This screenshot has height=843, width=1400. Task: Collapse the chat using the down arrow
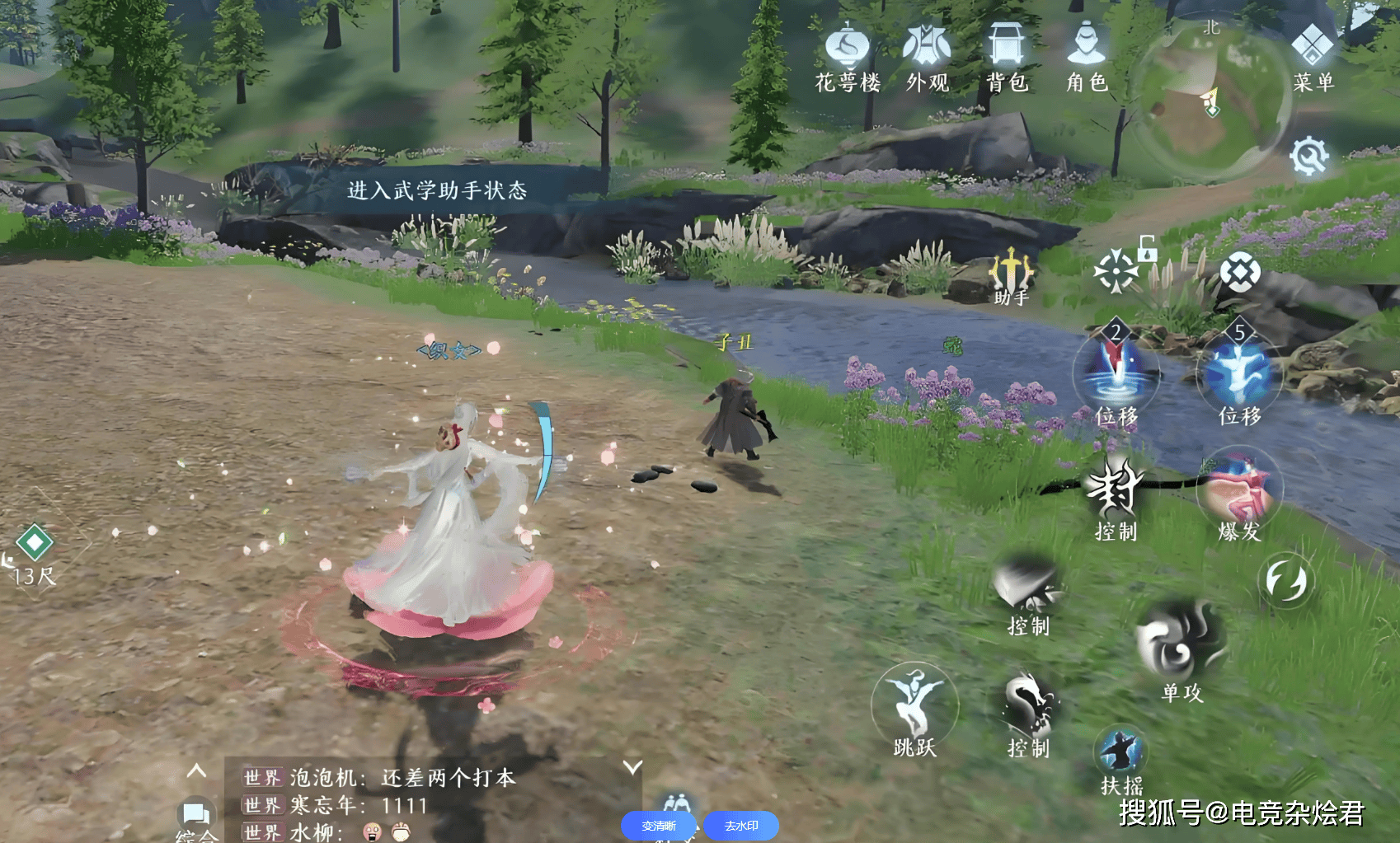632,768
